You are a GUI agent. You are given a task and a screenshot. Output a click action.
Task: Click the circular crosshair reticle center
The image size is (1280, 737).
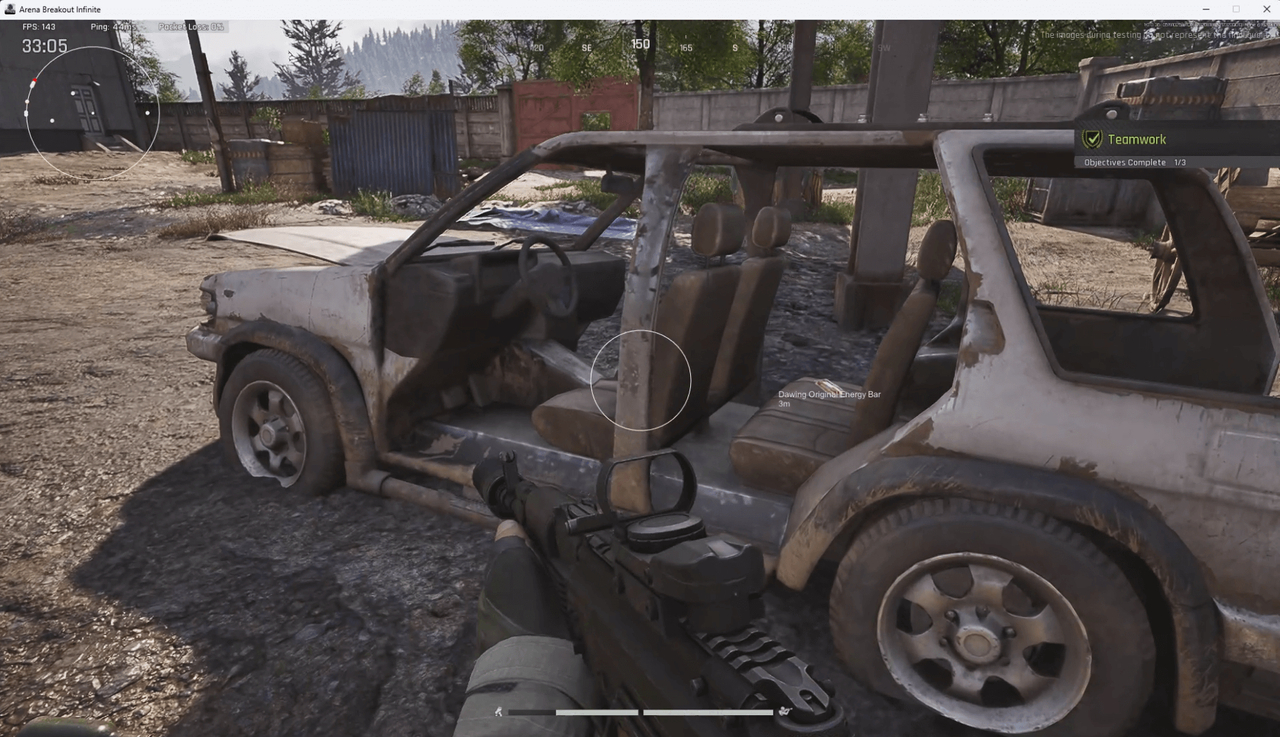pyautogui.click(x=640, y=380)
